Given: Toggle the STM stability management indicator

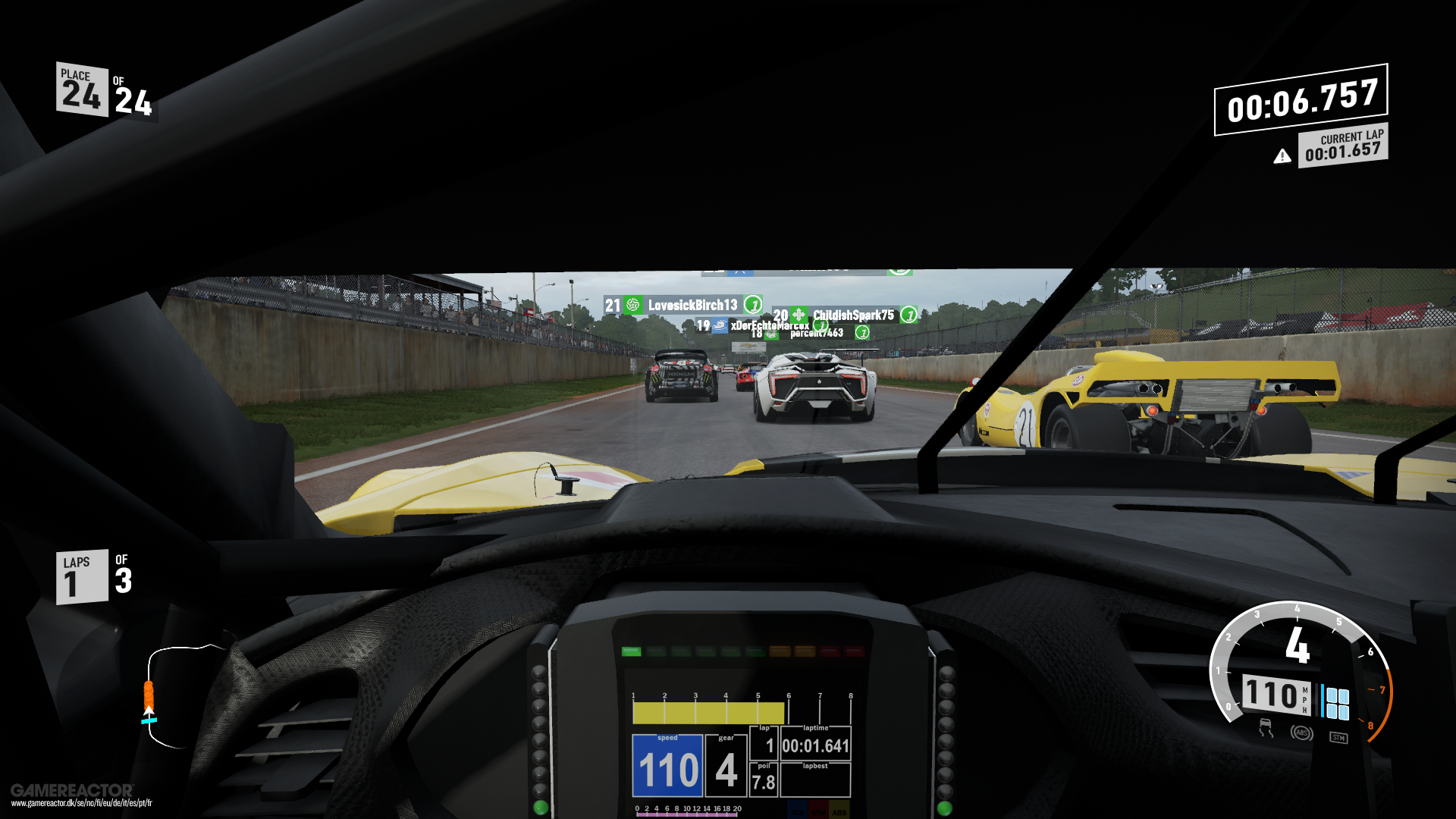Looking at the screenshot, I should 1339,737.
